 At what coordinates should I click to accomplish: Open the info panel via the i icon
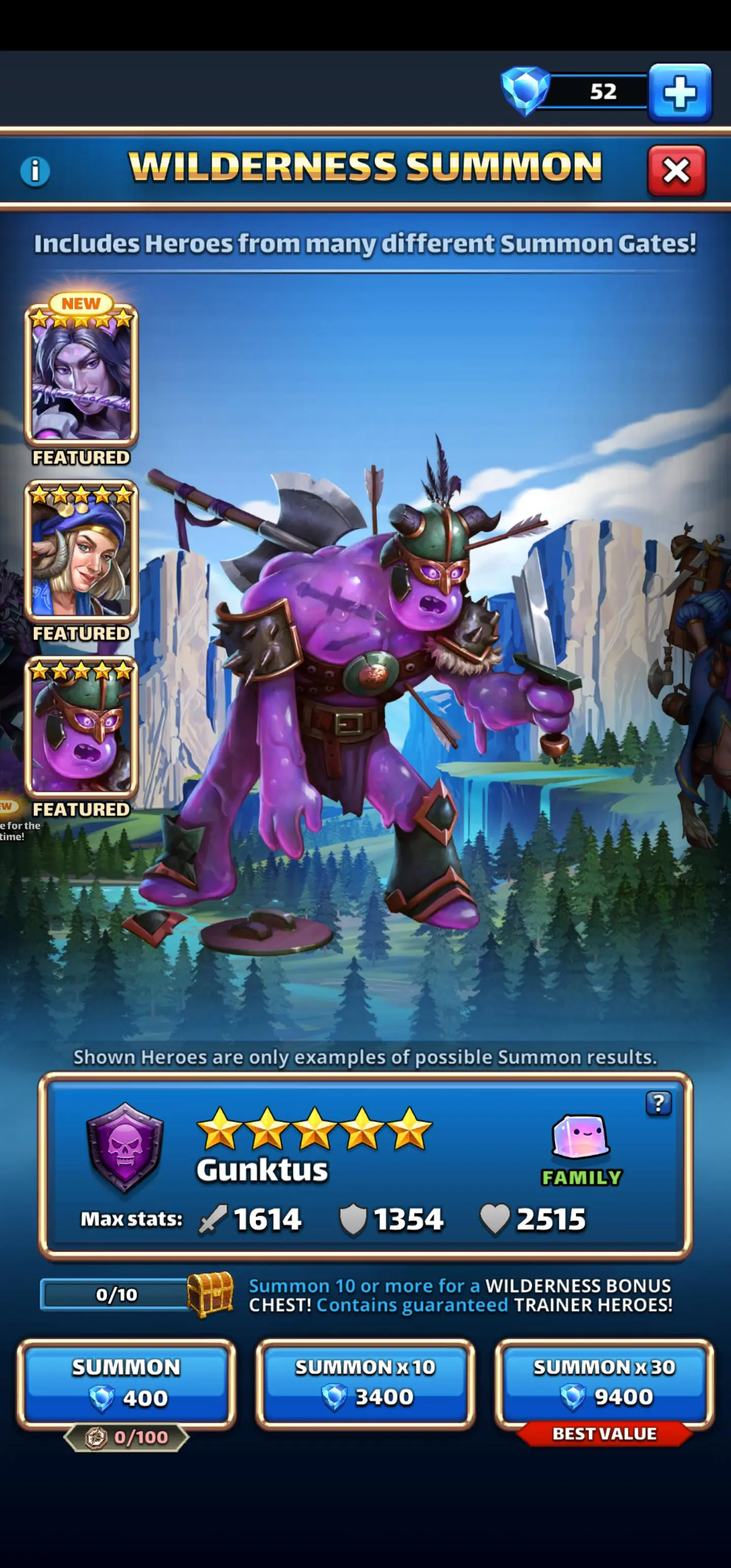35,171
